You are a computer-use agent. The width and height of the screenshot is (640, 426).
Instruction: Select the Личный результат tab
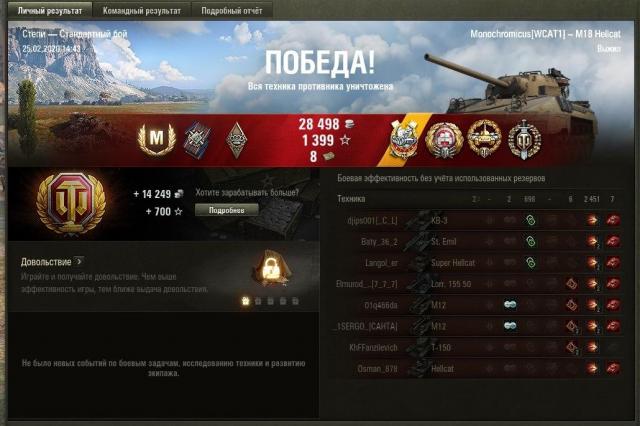48,9
